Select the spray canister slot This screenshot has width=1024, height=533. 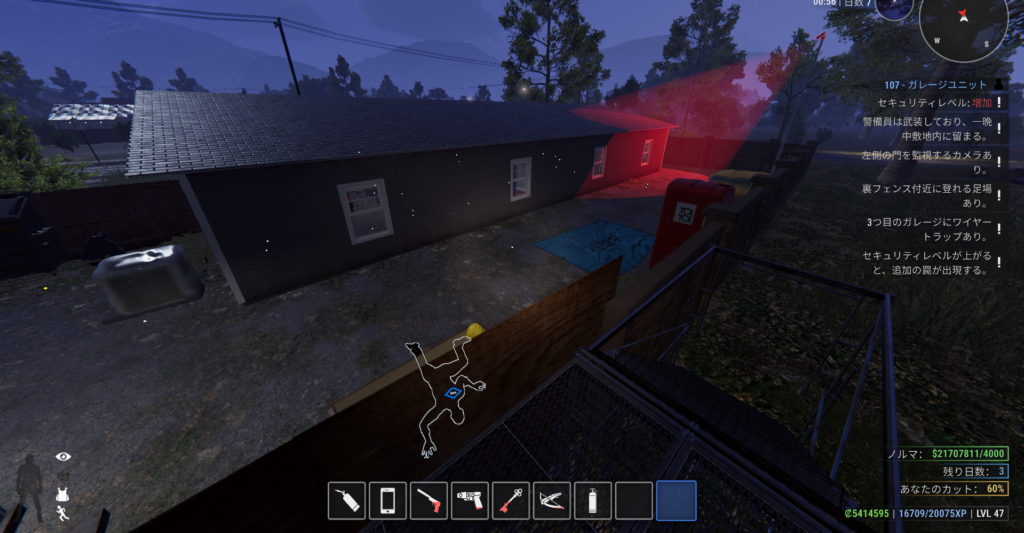(593, 500)
